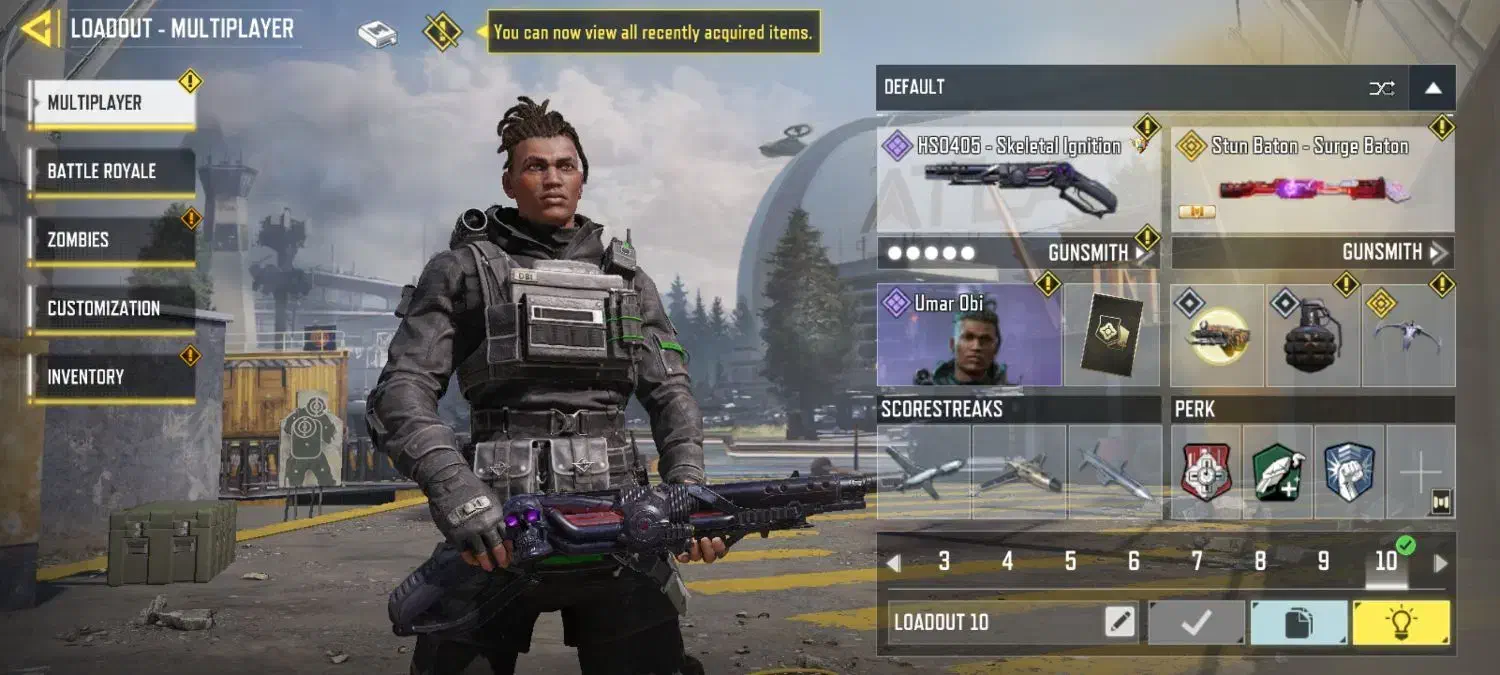Copy the loadout with the blue button

tap(1298, 622)
